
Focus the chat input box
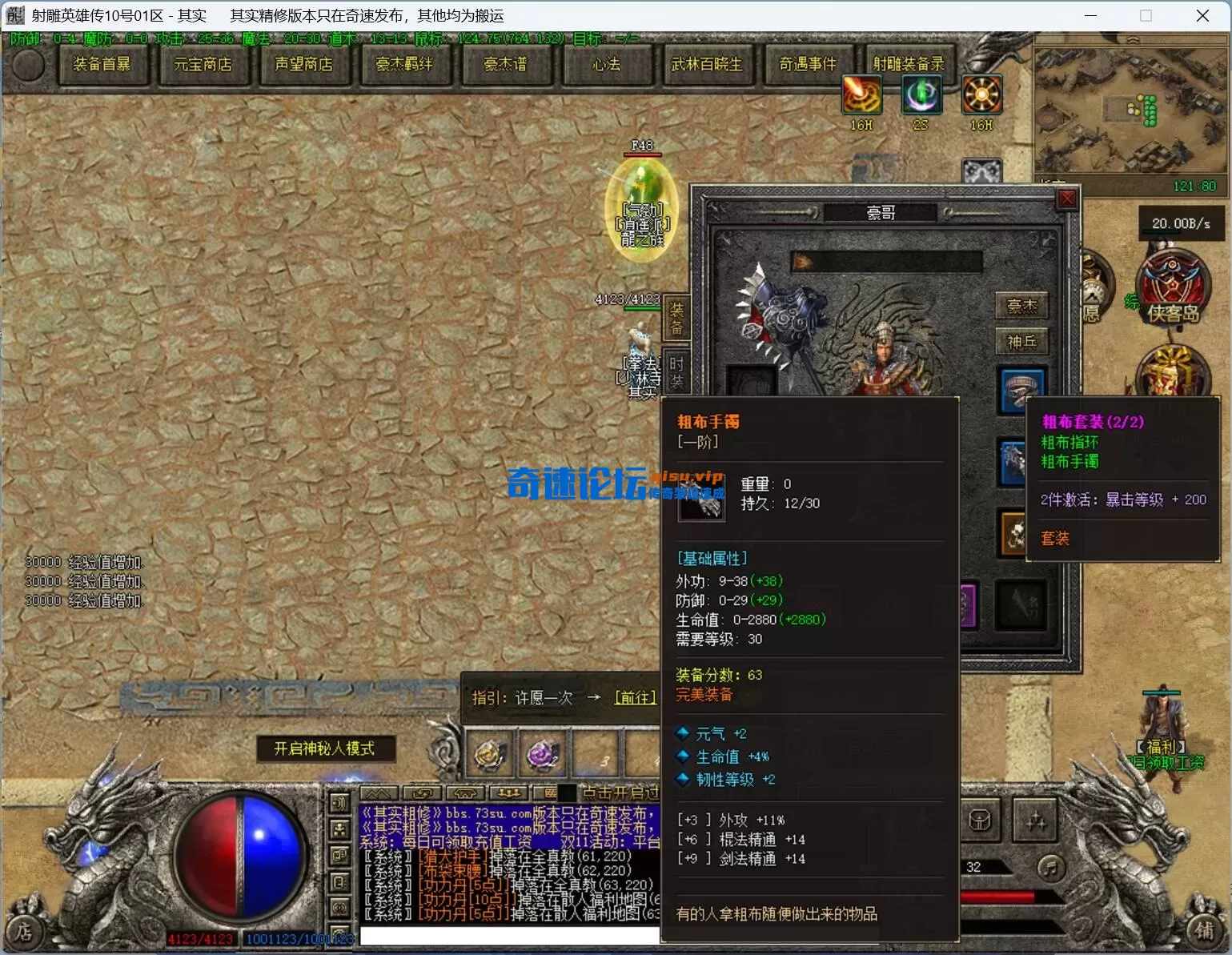[509, 936]
